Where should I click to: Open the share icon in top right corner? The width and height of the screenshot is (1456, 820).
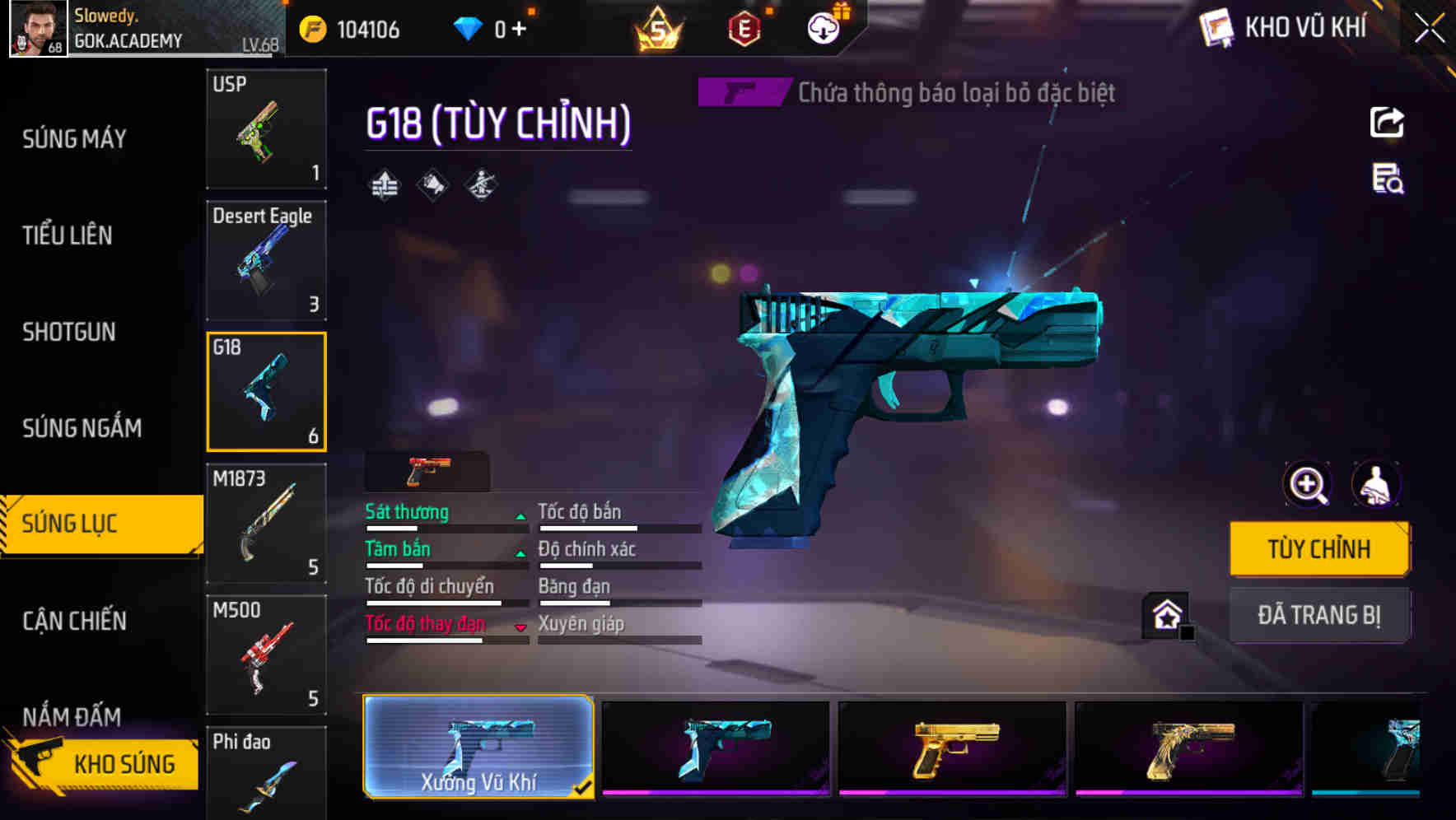[x=1387, y=122]
